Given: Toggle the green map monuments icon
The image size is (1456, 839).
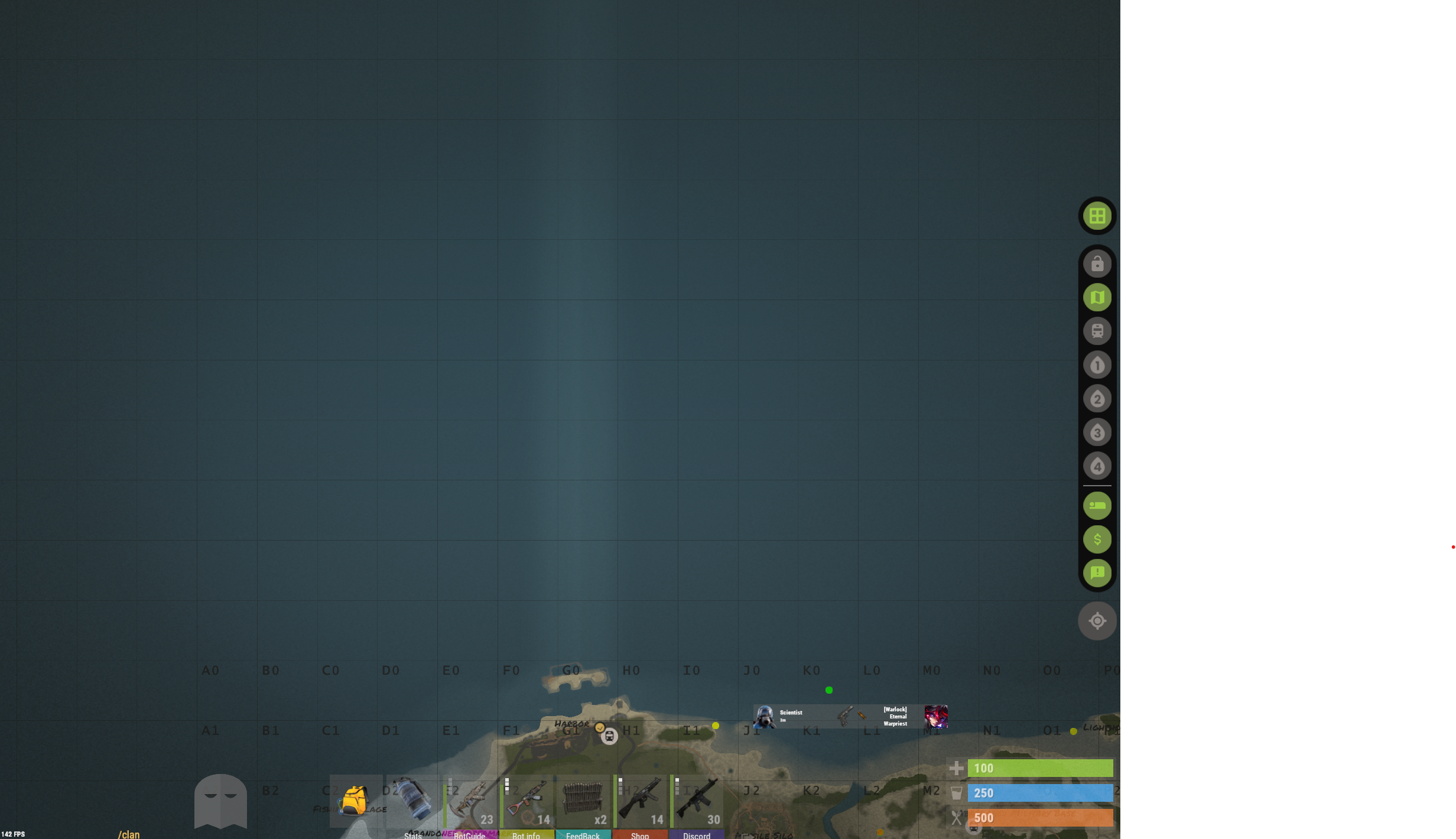Looking at the screenshot, I should pos(1097,297).
